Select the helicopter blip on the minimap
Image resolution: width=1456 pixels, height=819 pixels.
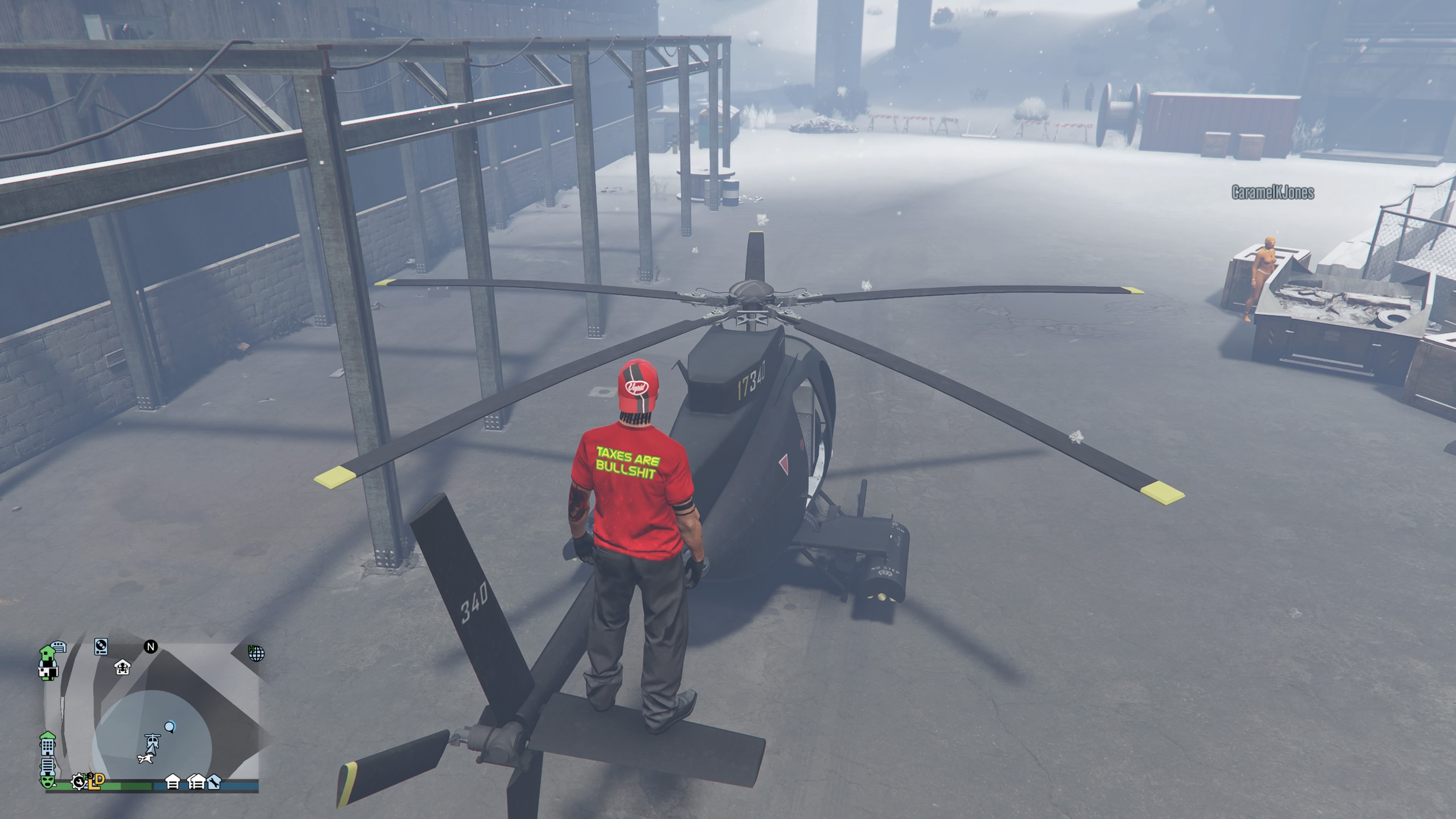pyautogui.click(x=152, y=741)
